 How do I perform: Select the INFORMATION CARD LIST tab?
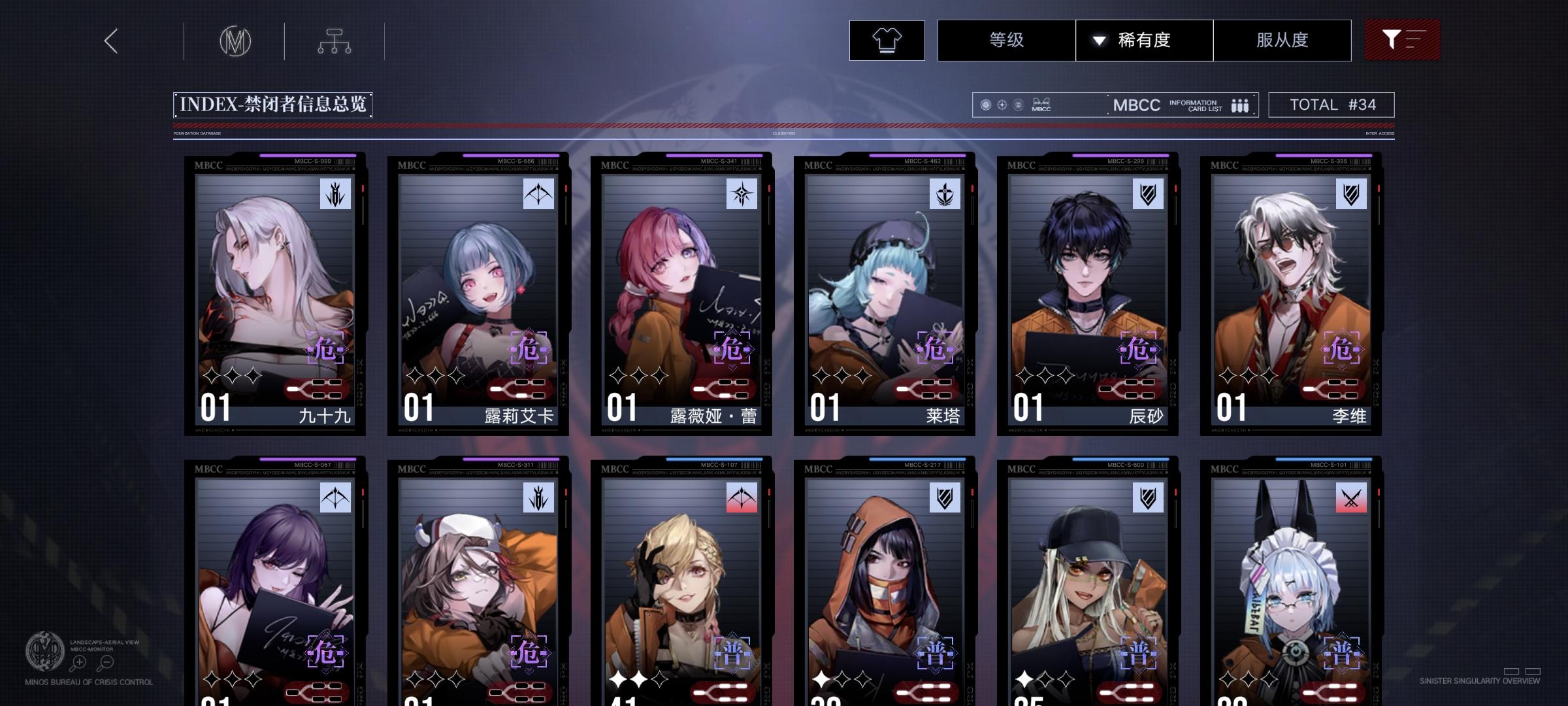(1197, 105)
